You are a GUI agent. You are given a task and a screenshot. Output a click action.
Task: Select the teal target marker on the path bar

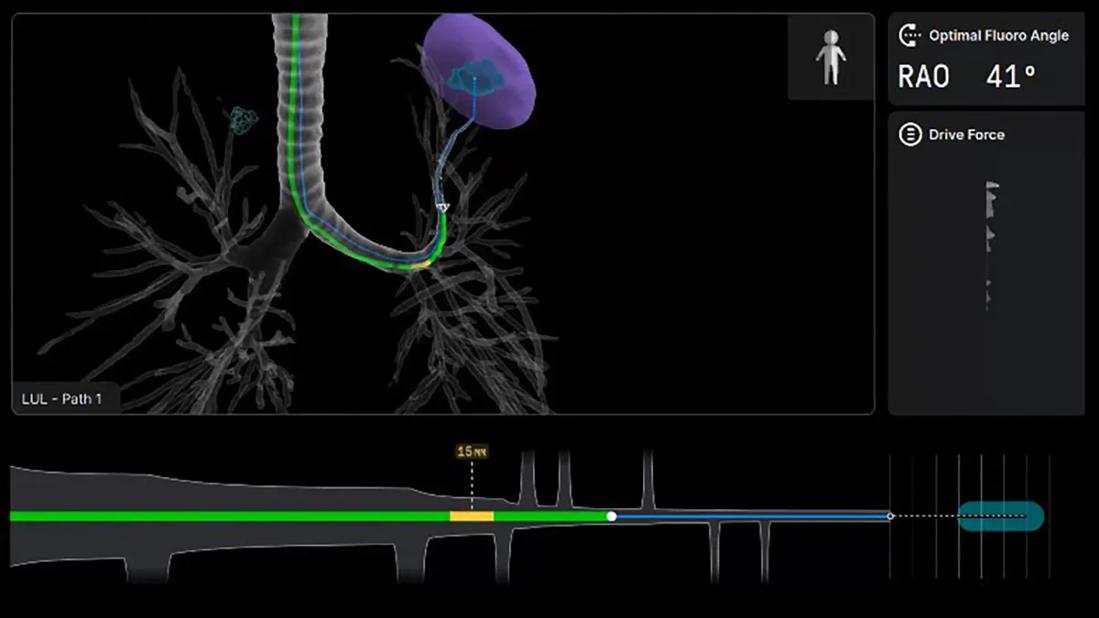tap(1000, 516)
